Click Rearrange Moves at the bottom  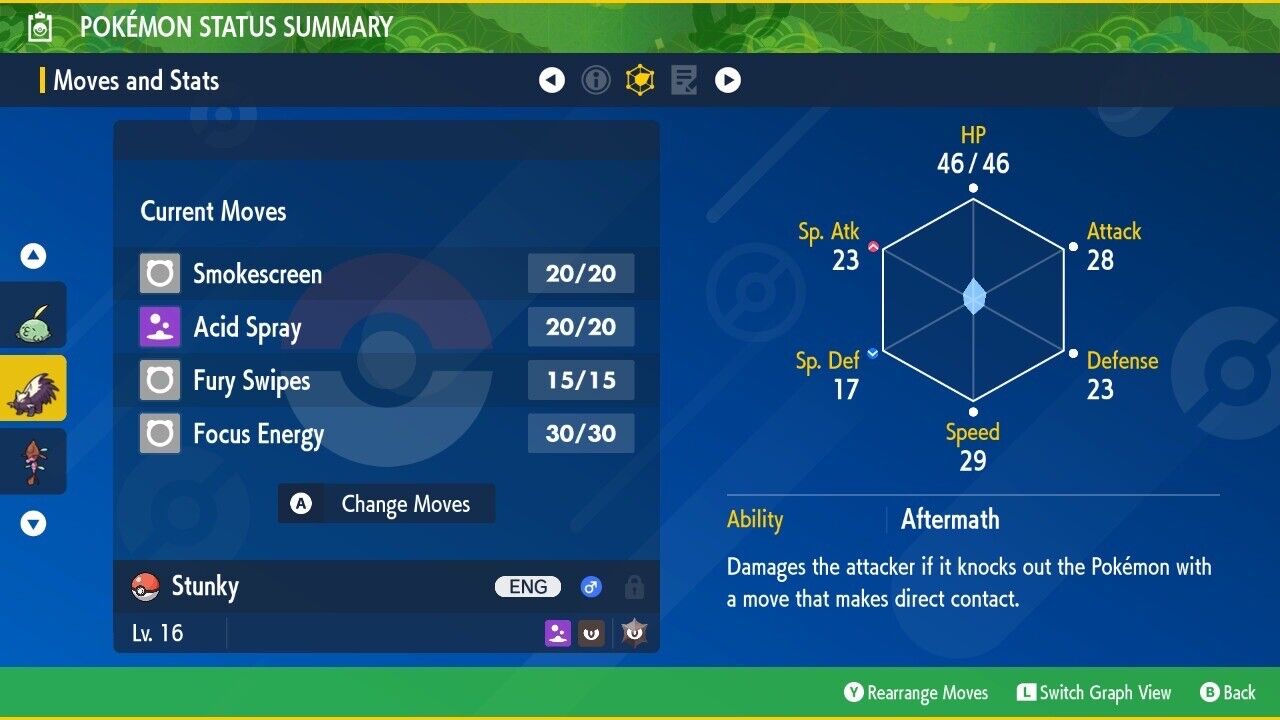pos(916,693)
